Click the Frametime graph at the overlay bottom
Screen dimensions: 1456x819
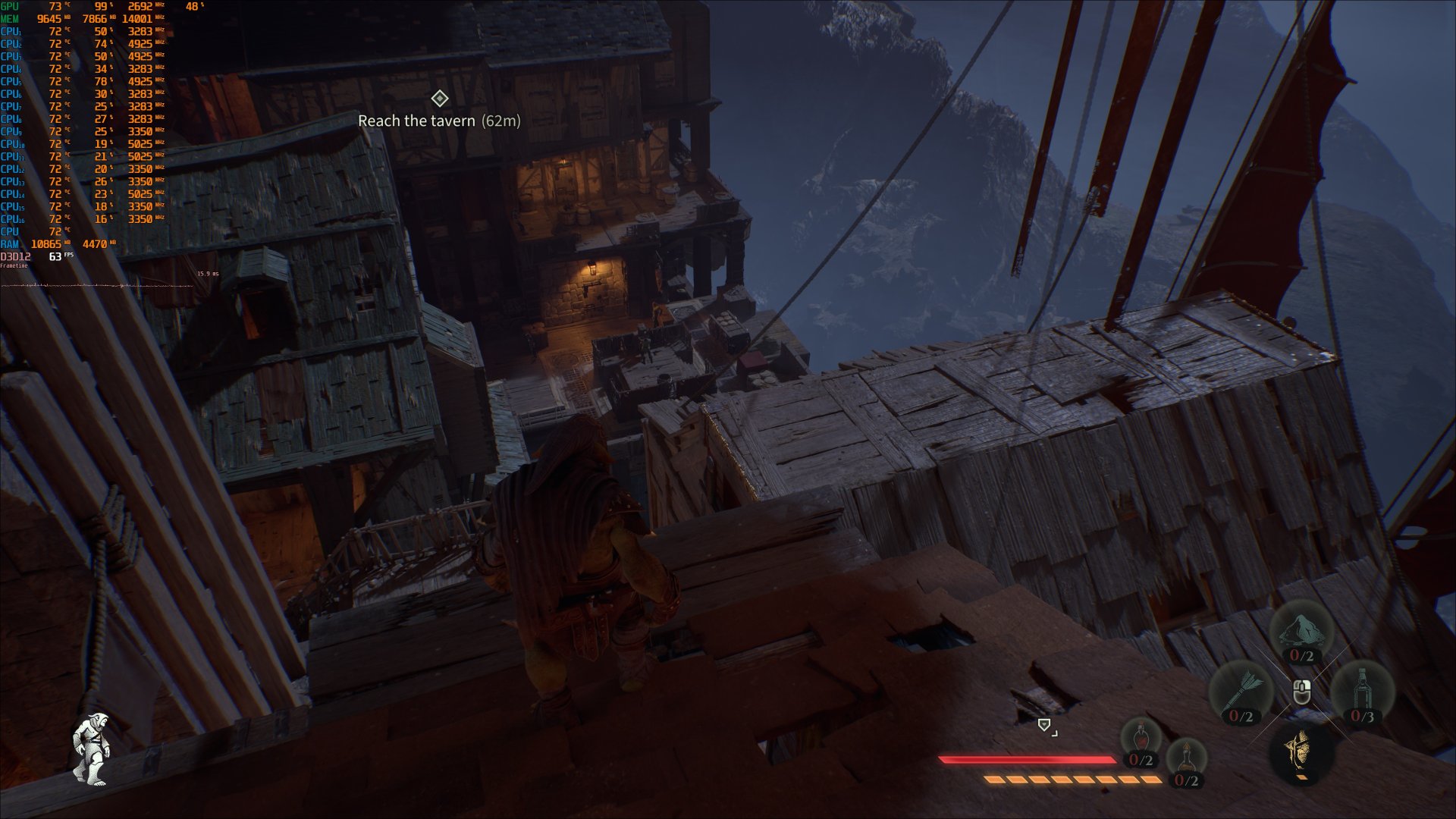pyautogui.click(x=114, y=286)
